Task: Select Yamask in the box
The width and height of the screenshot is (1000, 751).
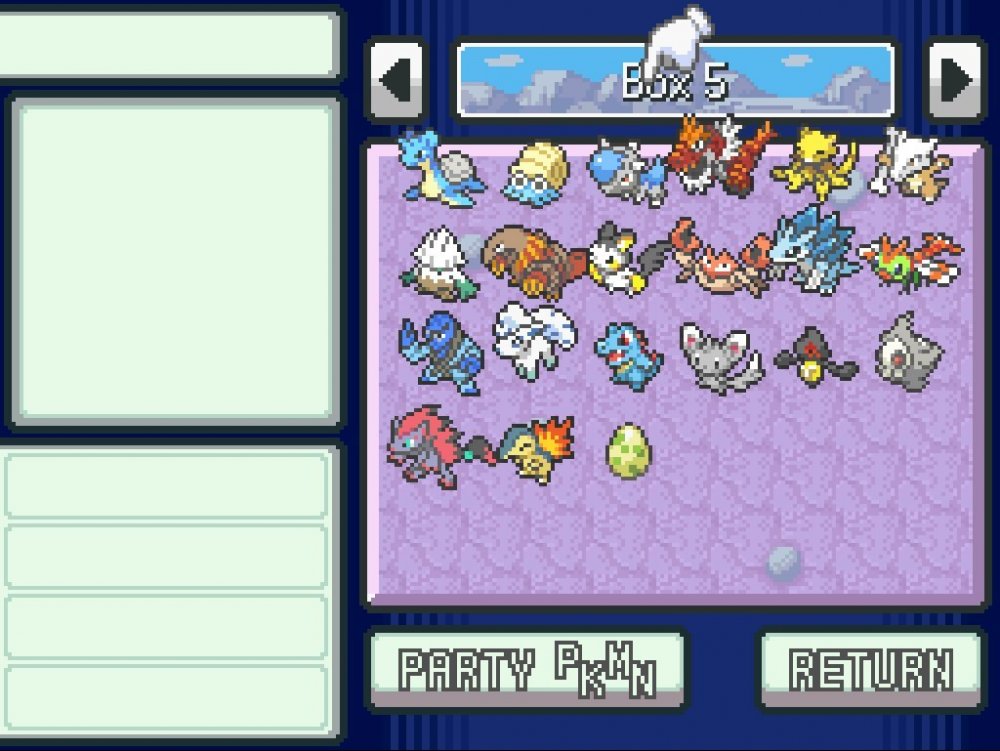Action: [815, 357]
